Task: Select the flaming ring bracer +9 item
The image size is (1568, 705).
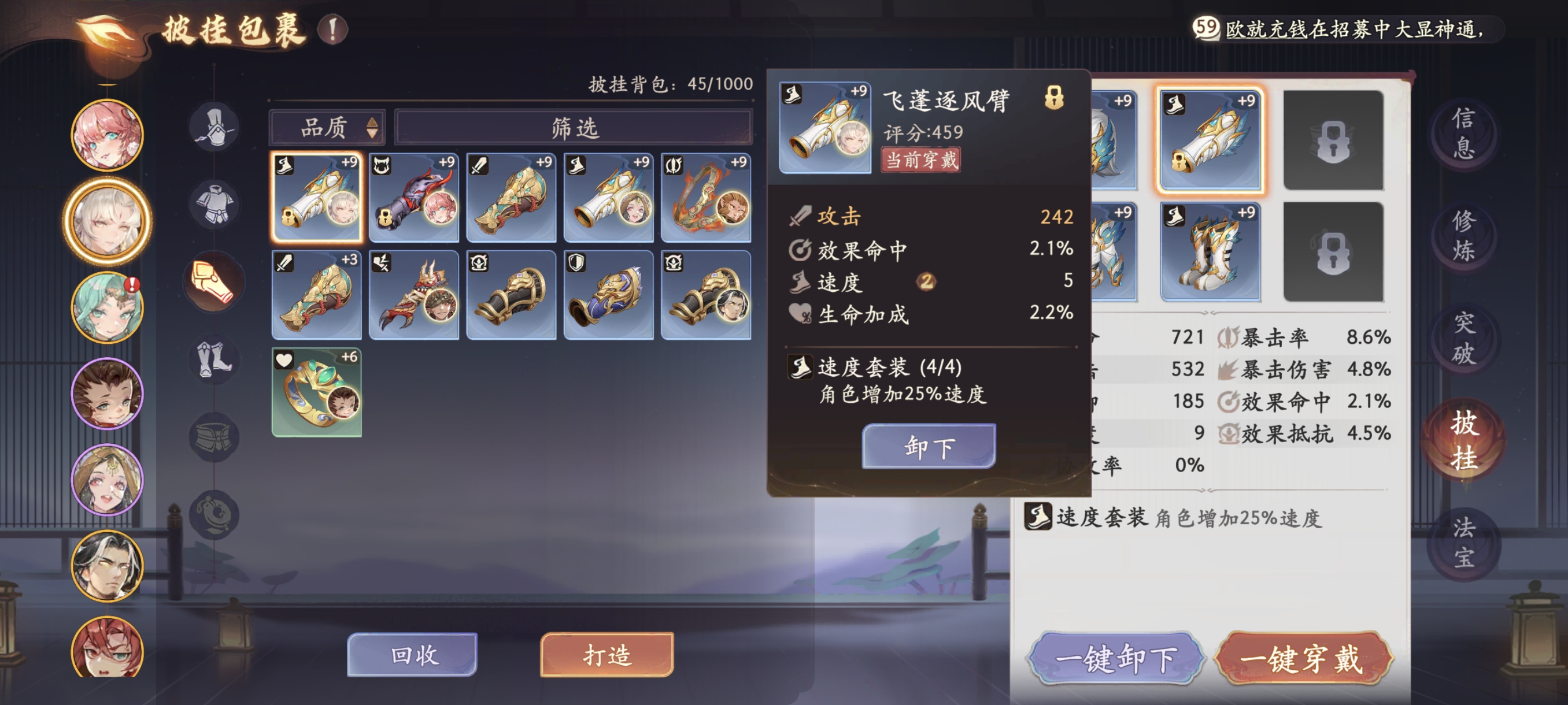Action: coord(705,197)
